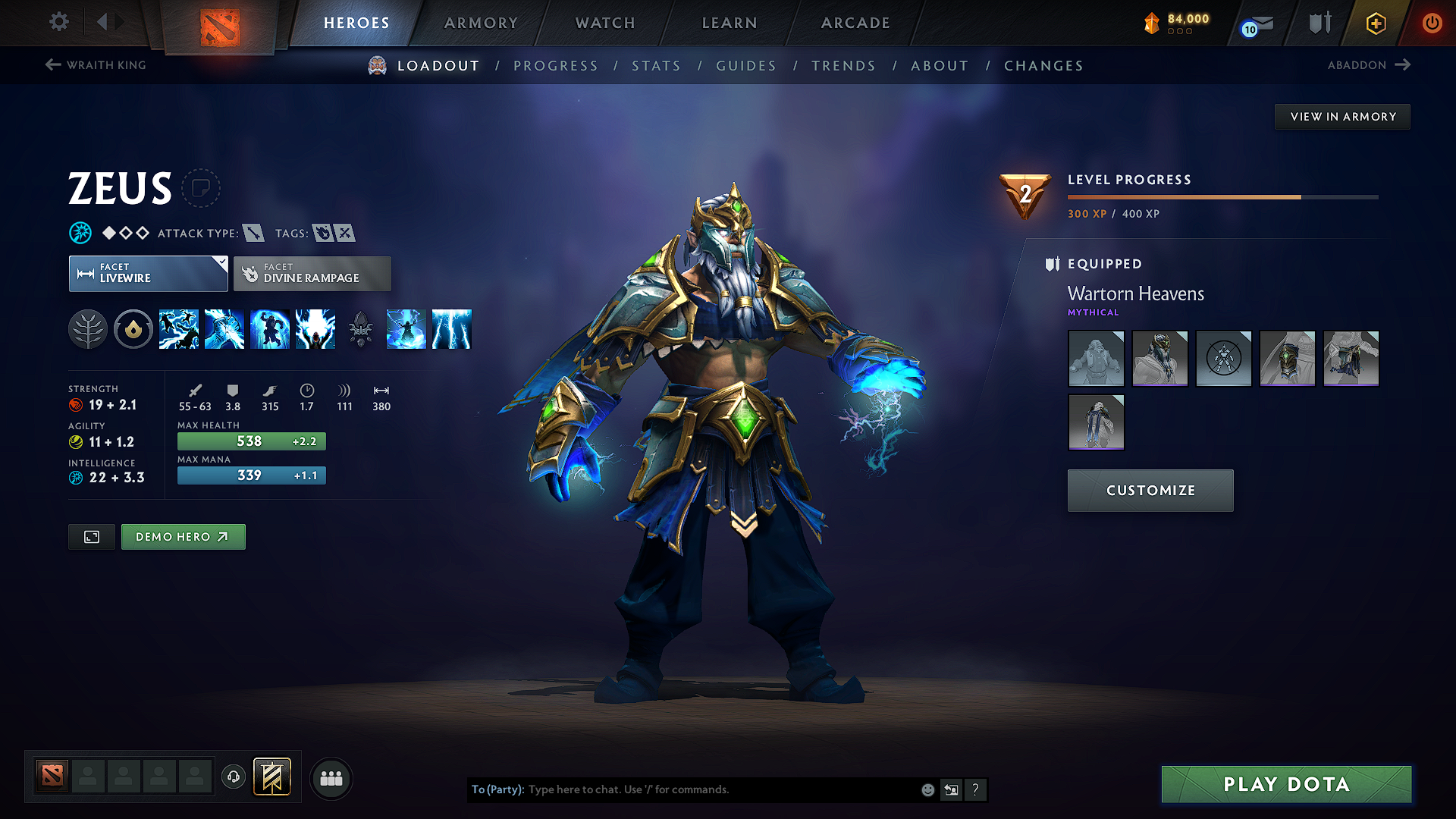Click the Thundergod's Wrath ability icon
Screen dimensions: 1456x819
click(451, 329)
